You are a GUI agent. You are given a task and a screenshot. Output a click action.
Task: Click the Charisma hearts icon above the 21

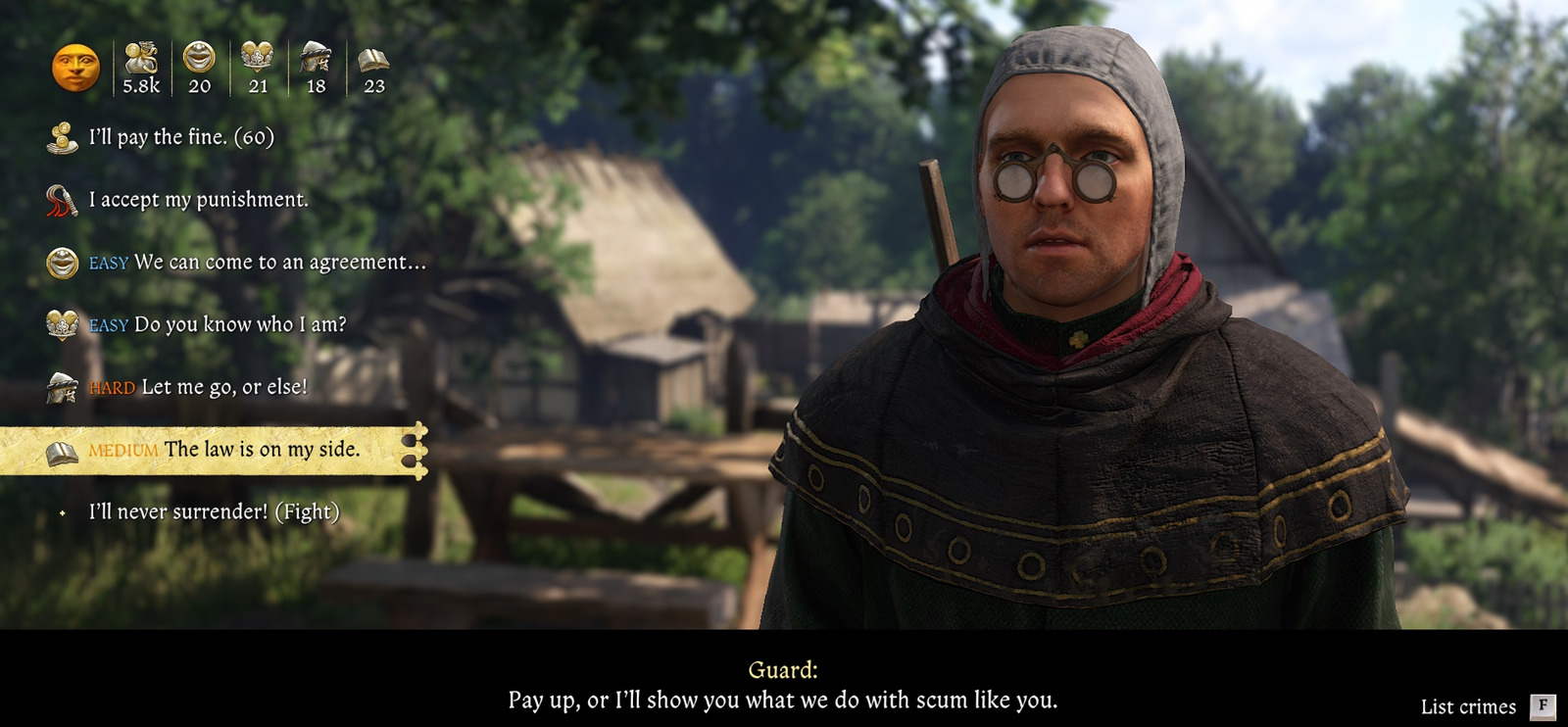click(x=257, y=59)
